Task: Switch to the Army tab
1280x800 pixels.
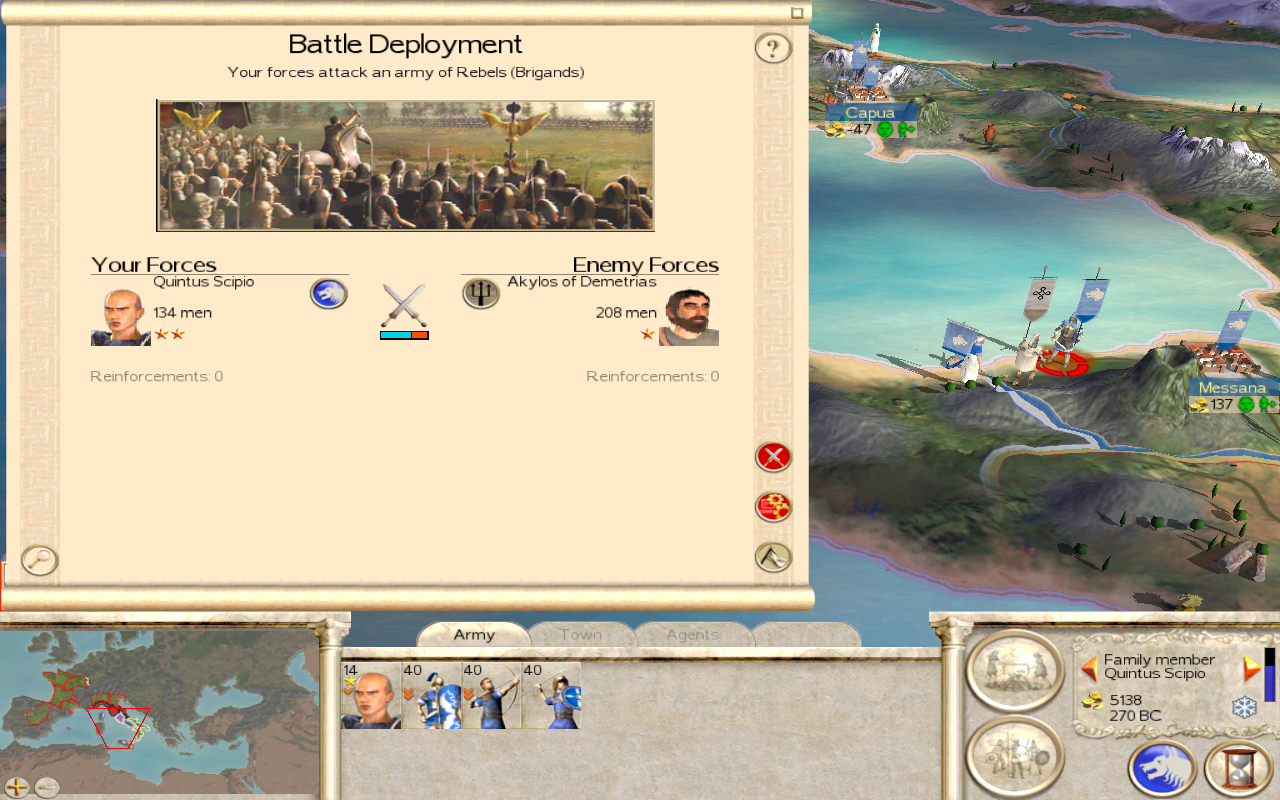Action: 474,635
